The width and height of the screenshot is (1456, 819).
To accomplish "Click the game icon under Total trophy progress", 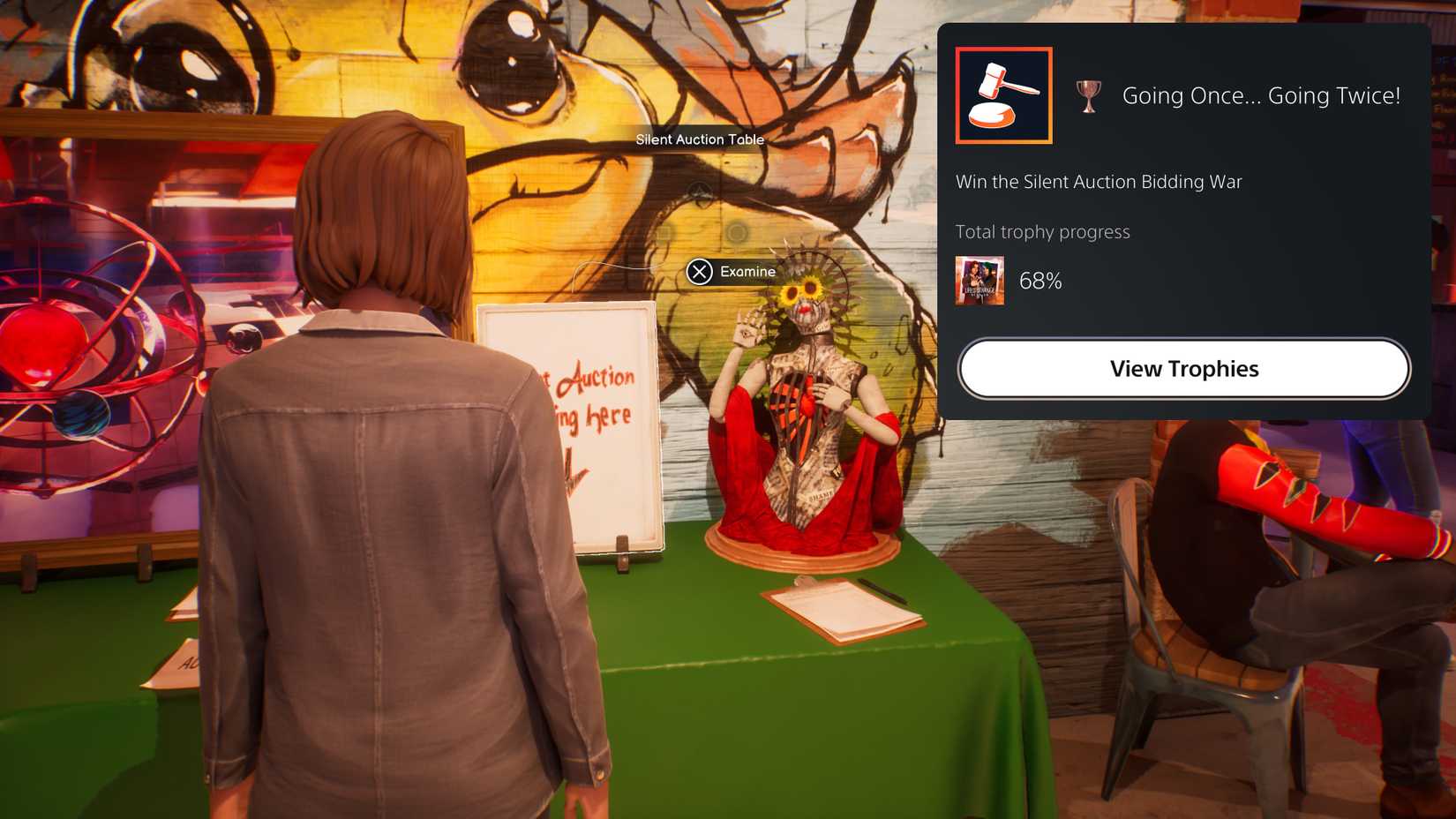I will click(x=978, y=281).
